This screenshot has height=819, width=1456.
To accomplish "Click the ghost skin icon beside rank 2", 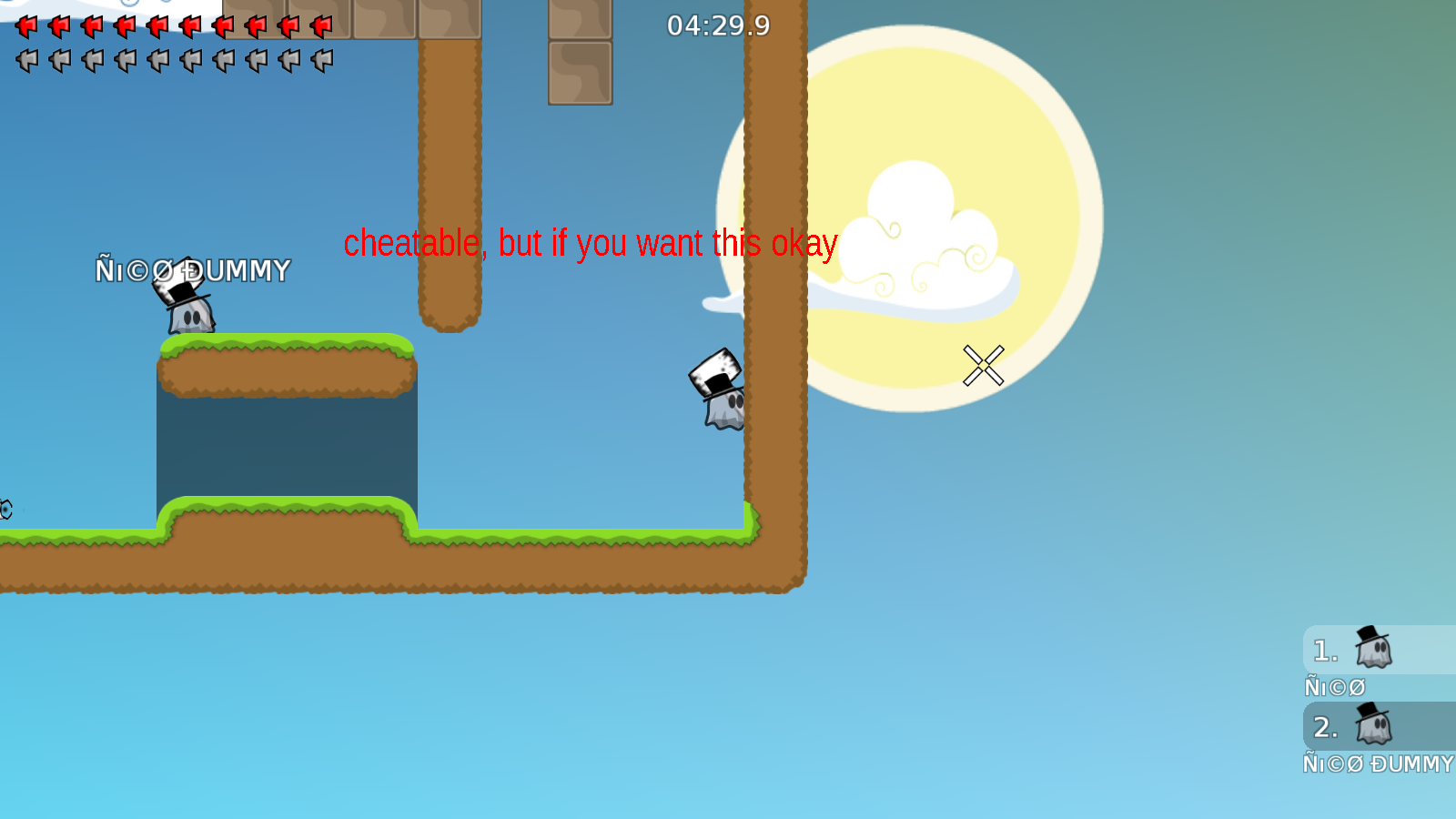I will [1374, 724].
